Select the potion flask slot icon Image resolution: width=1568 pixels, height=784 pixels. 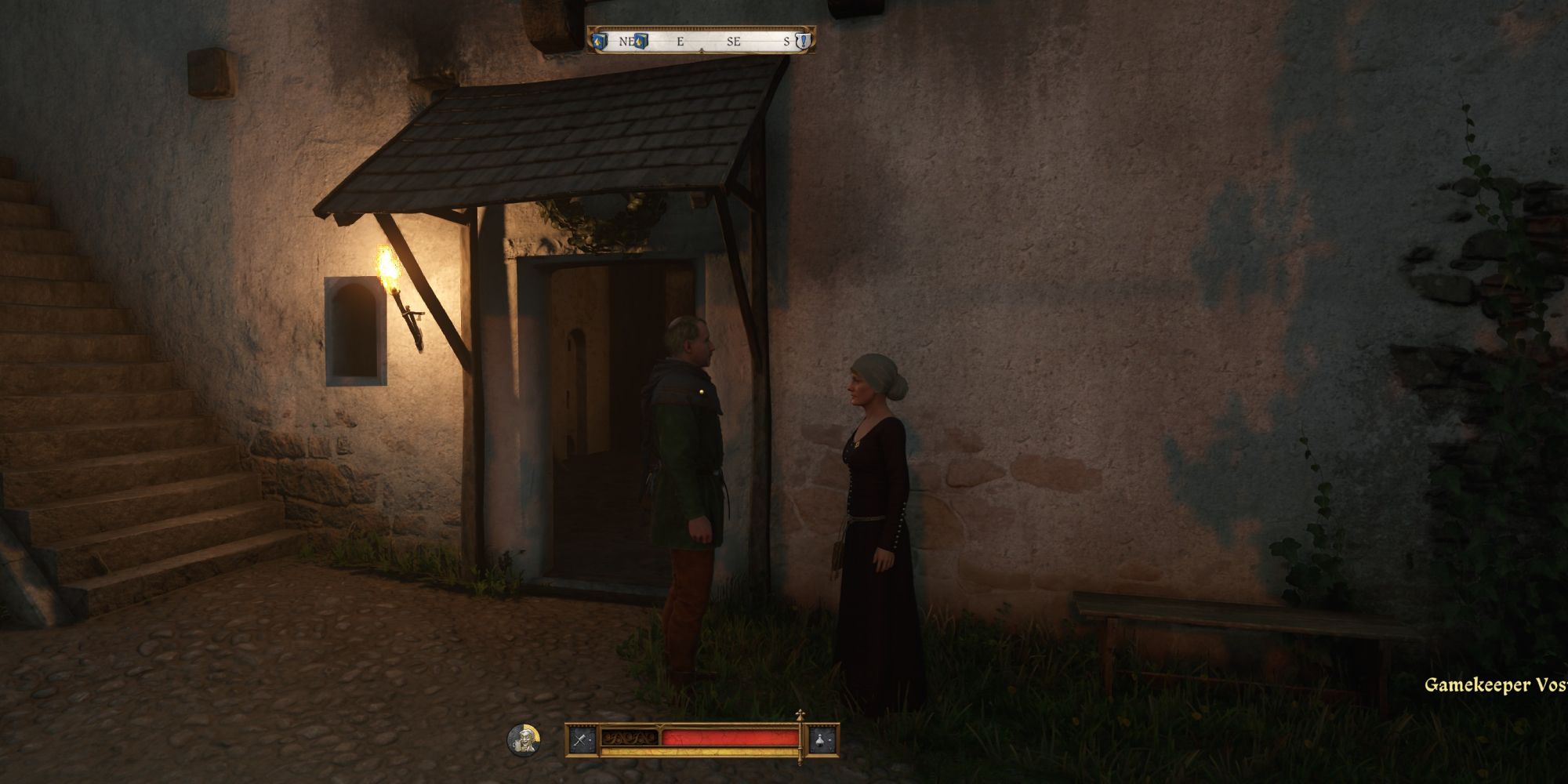(x=822, y=739)
